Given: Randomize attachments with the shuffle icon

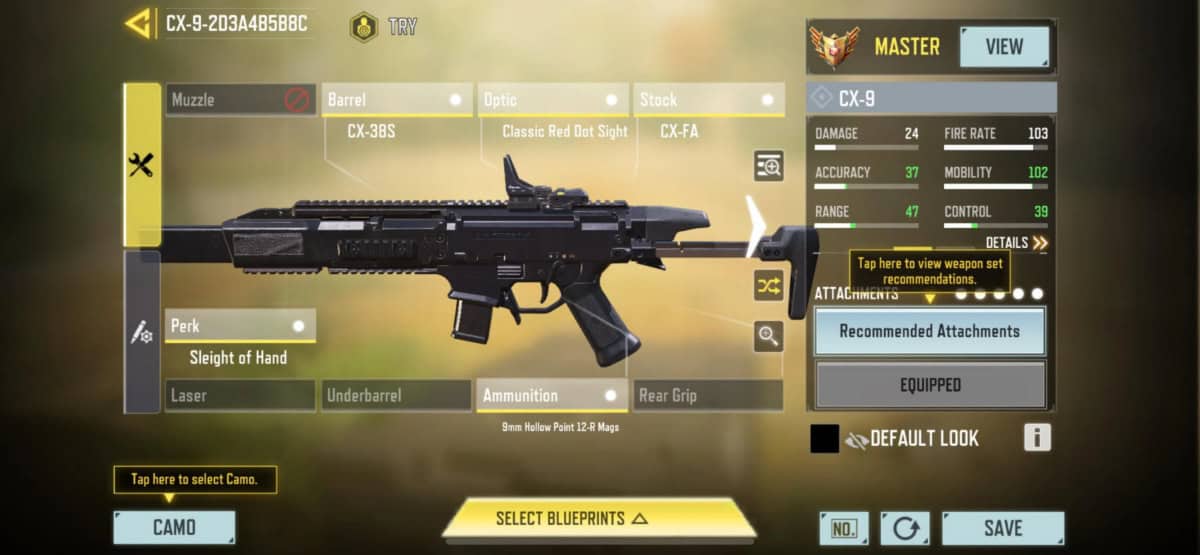Looking at the screenshot, I should (x=768, y=287).
